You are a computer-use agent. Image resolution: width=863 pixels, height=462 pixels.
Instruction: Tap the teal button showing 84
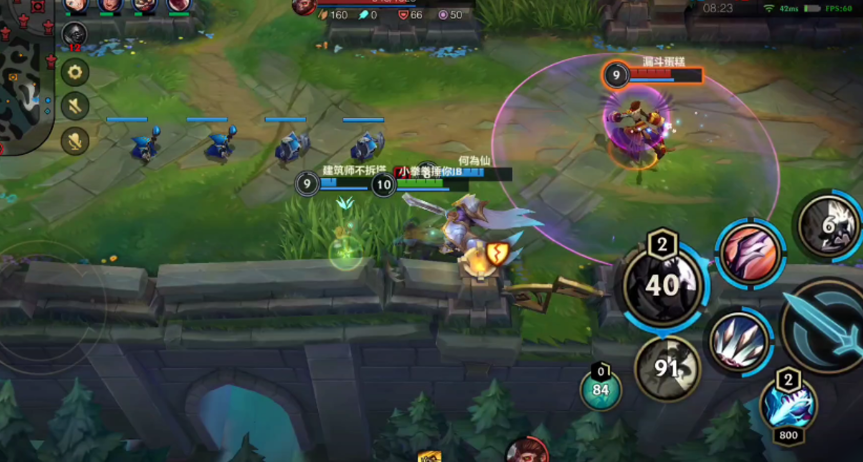pos(601,389)
